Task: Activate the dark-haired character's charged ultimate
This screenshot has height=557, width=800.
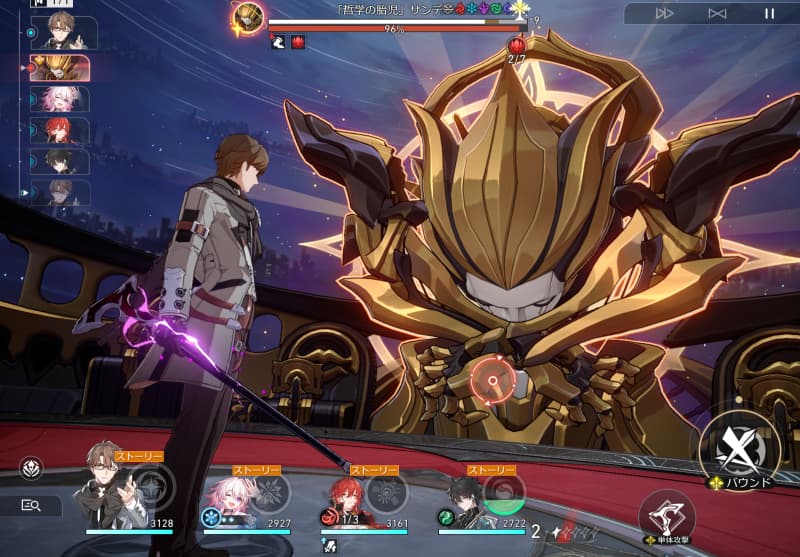Action: [x=503, y=491]
